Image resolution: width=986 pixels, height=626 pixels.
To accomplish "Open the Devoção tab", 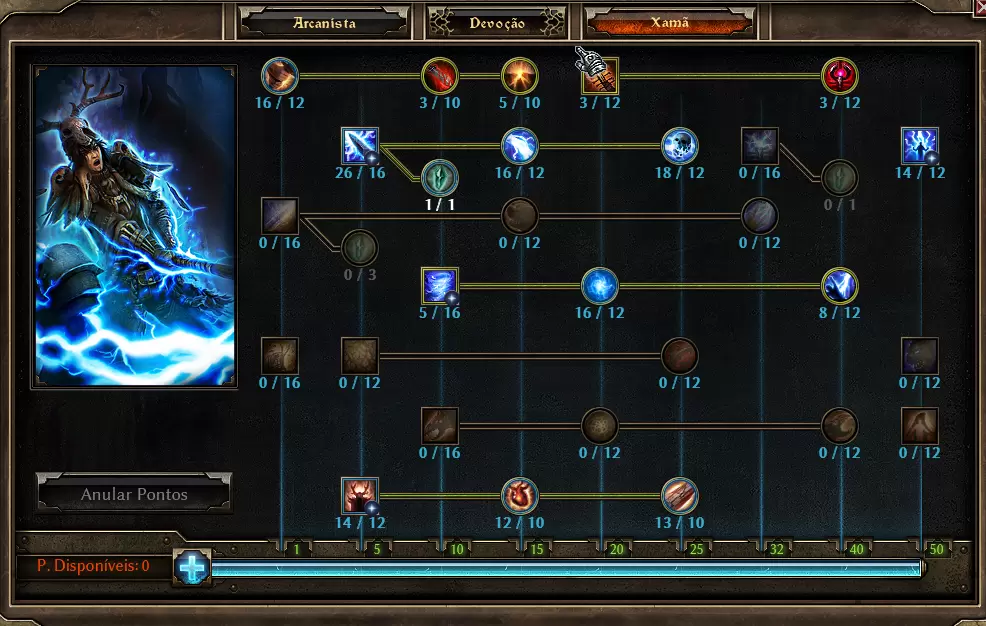I will (497, 22).
